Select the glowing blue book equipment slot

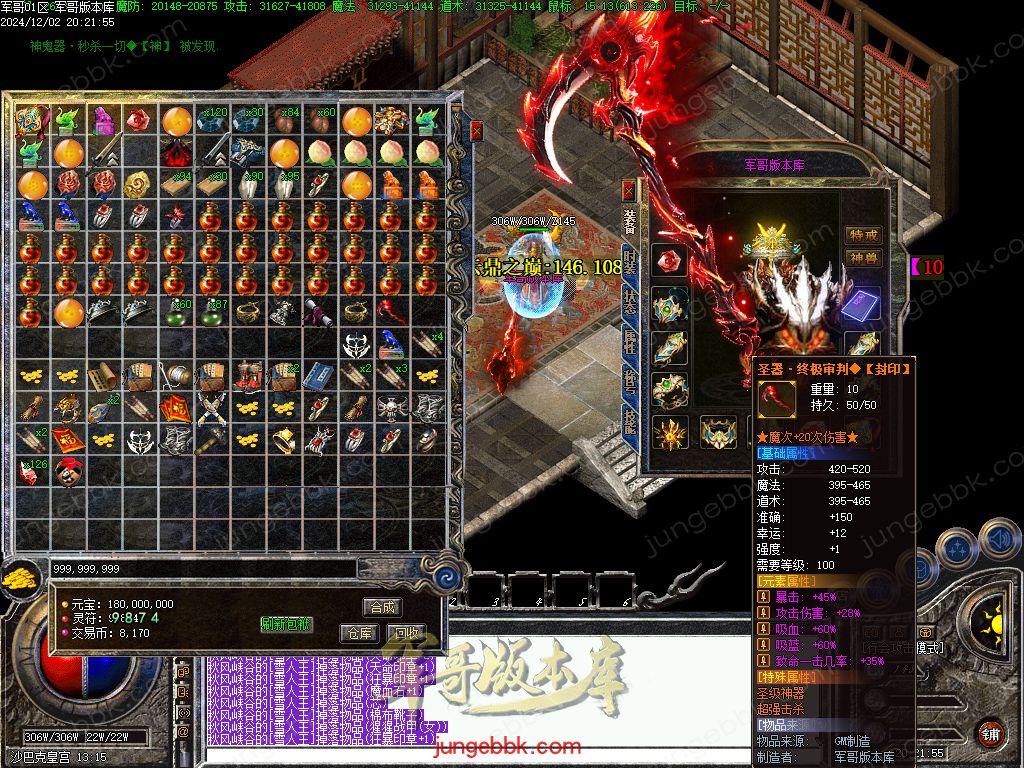(x=861, y=304)
